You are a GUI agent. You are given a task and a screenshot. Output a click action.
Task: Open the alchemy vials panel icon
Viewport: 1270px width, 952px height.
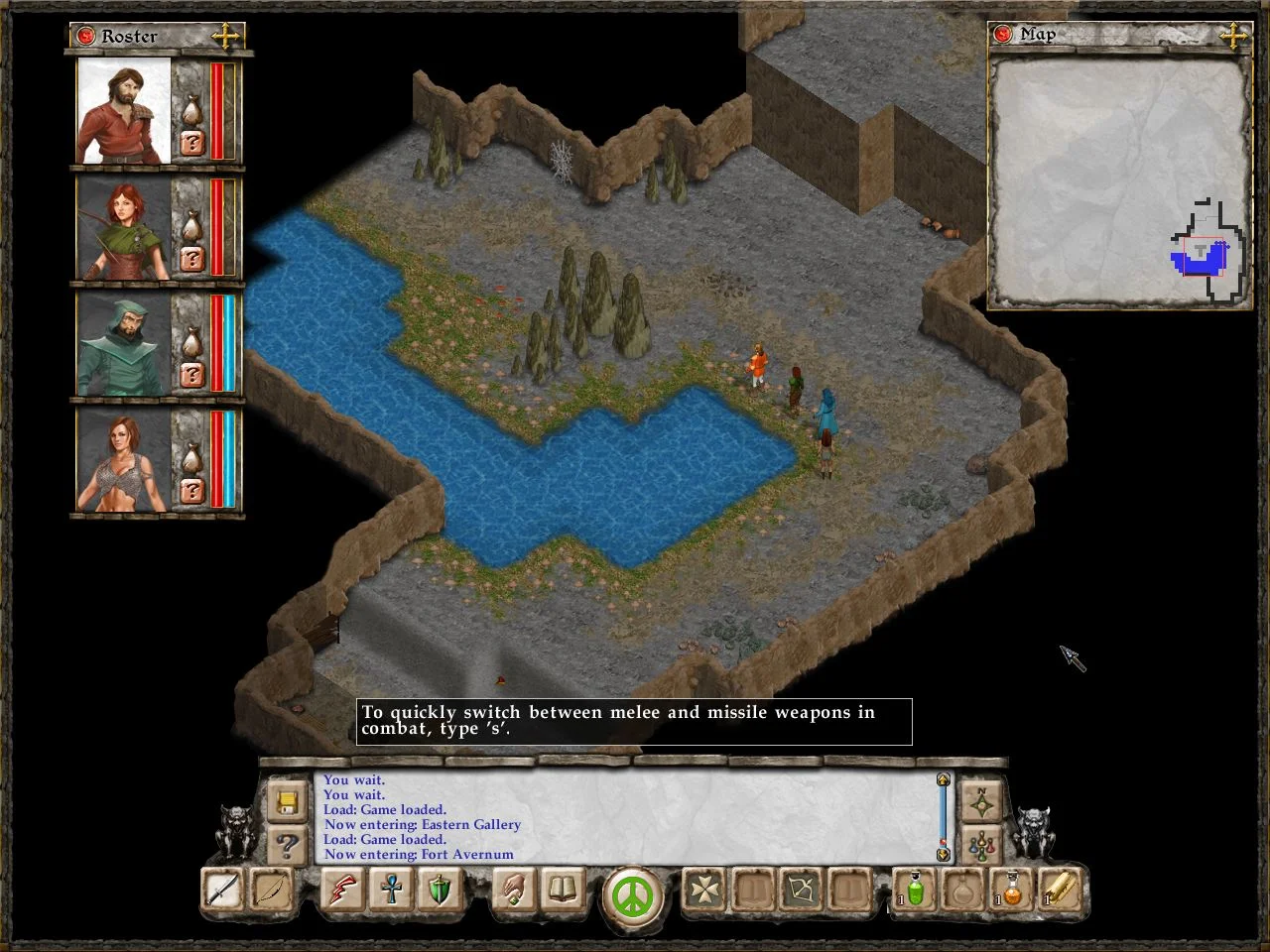point(980,845)
